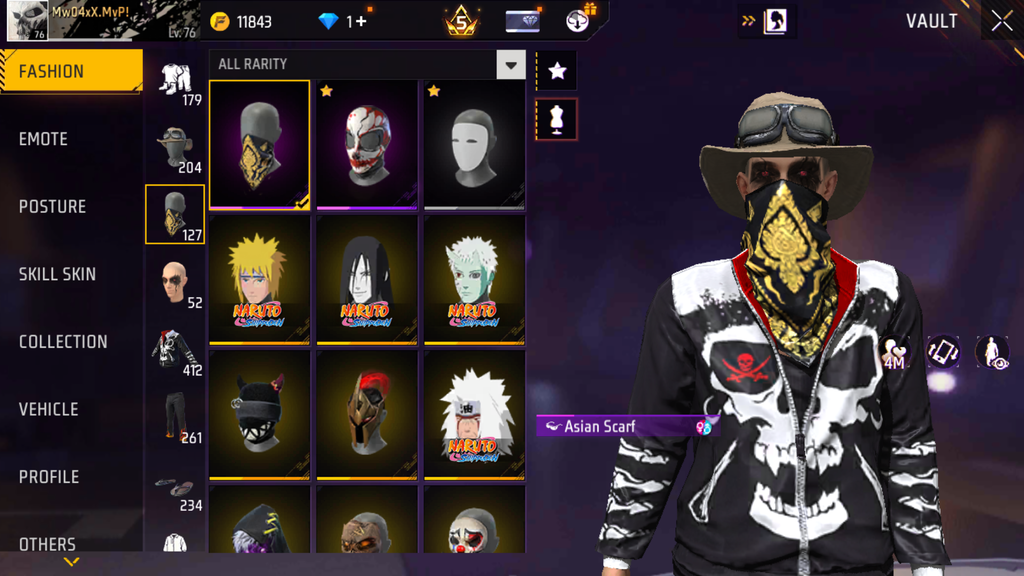Show the favorites star filter

point(557,71)
